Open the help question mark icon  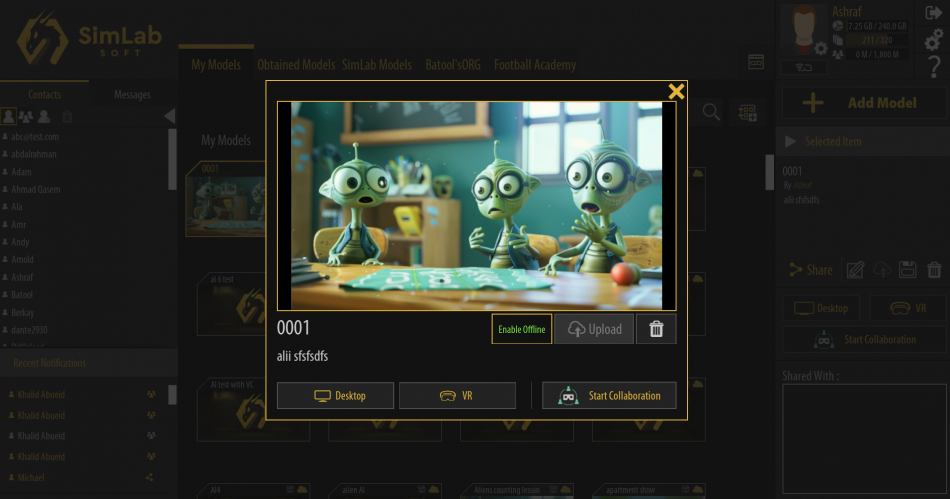coord(933,67)
